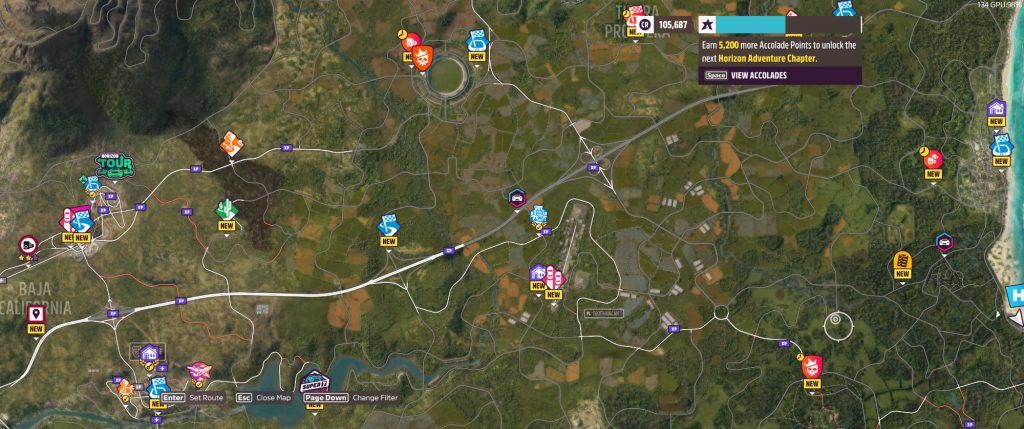
Task: Choose the orange map marker on the dark terrain
Action: [x=229, y=144]
